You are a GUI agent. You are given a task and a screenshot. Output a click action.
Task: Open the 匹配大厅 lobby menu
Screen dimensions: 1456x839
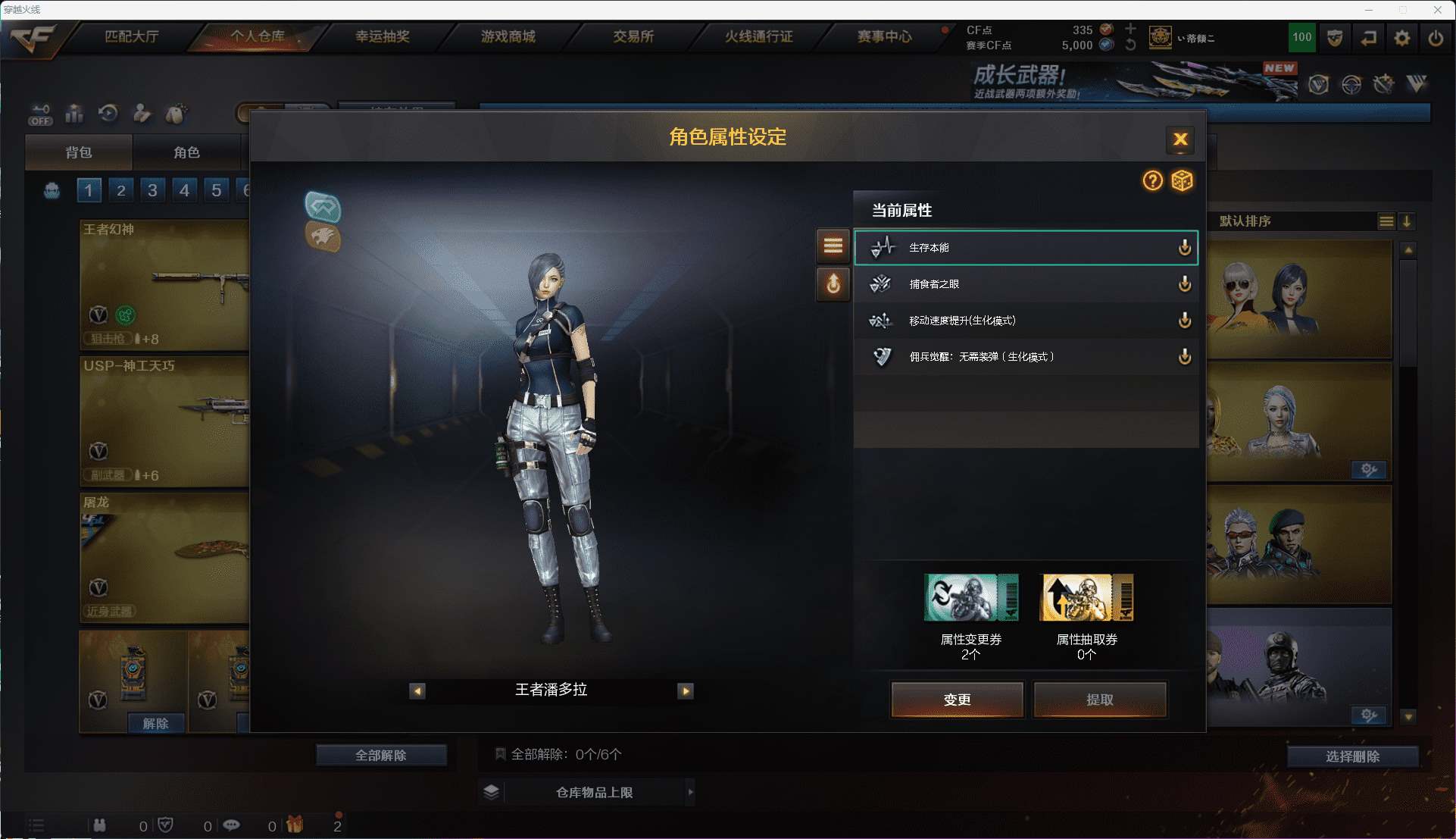click(x=132, y=36)
